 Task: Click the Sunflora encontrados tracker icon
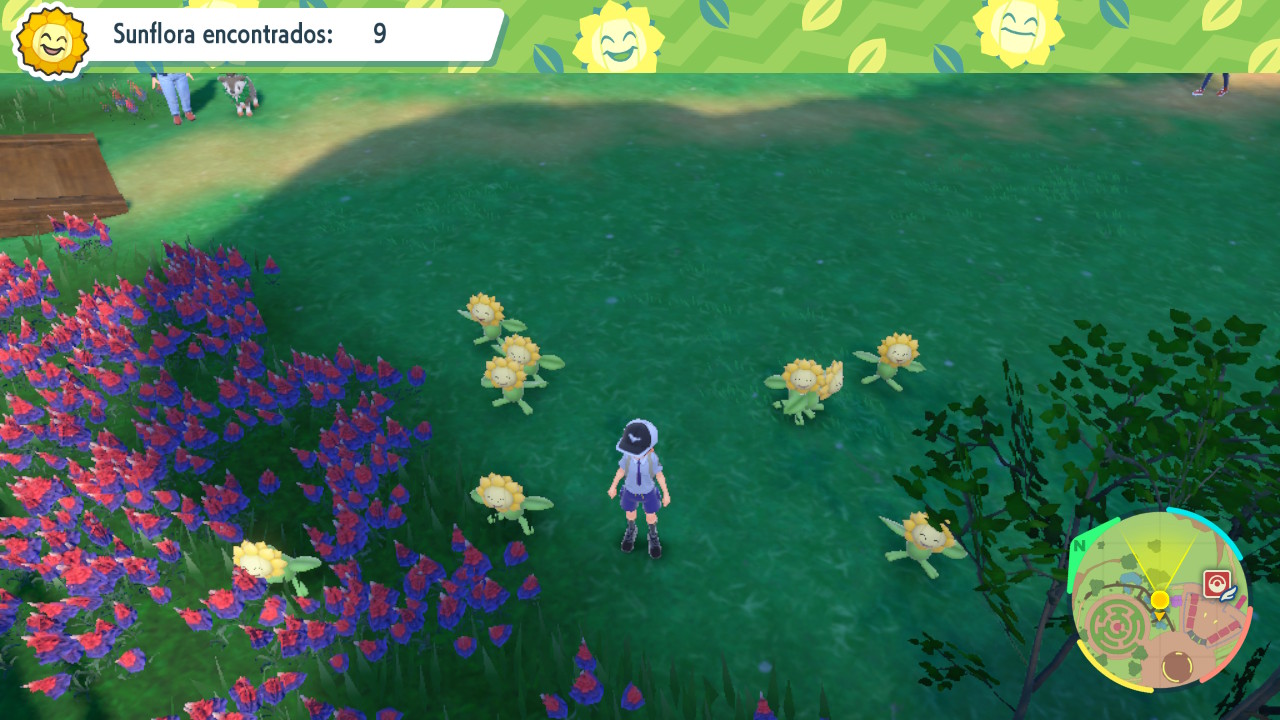52,39
